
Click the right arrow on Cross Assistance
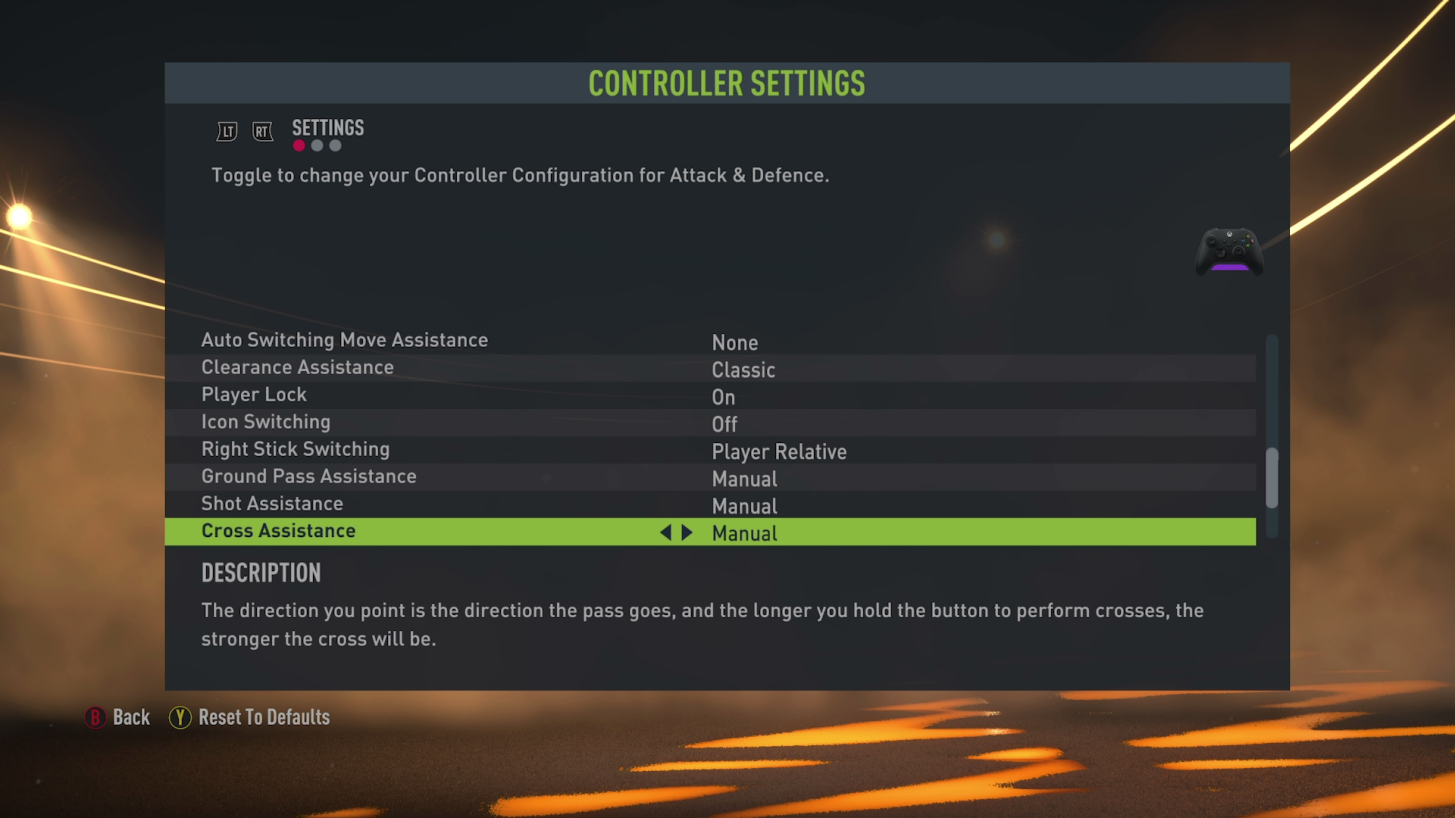pos(687,532)
